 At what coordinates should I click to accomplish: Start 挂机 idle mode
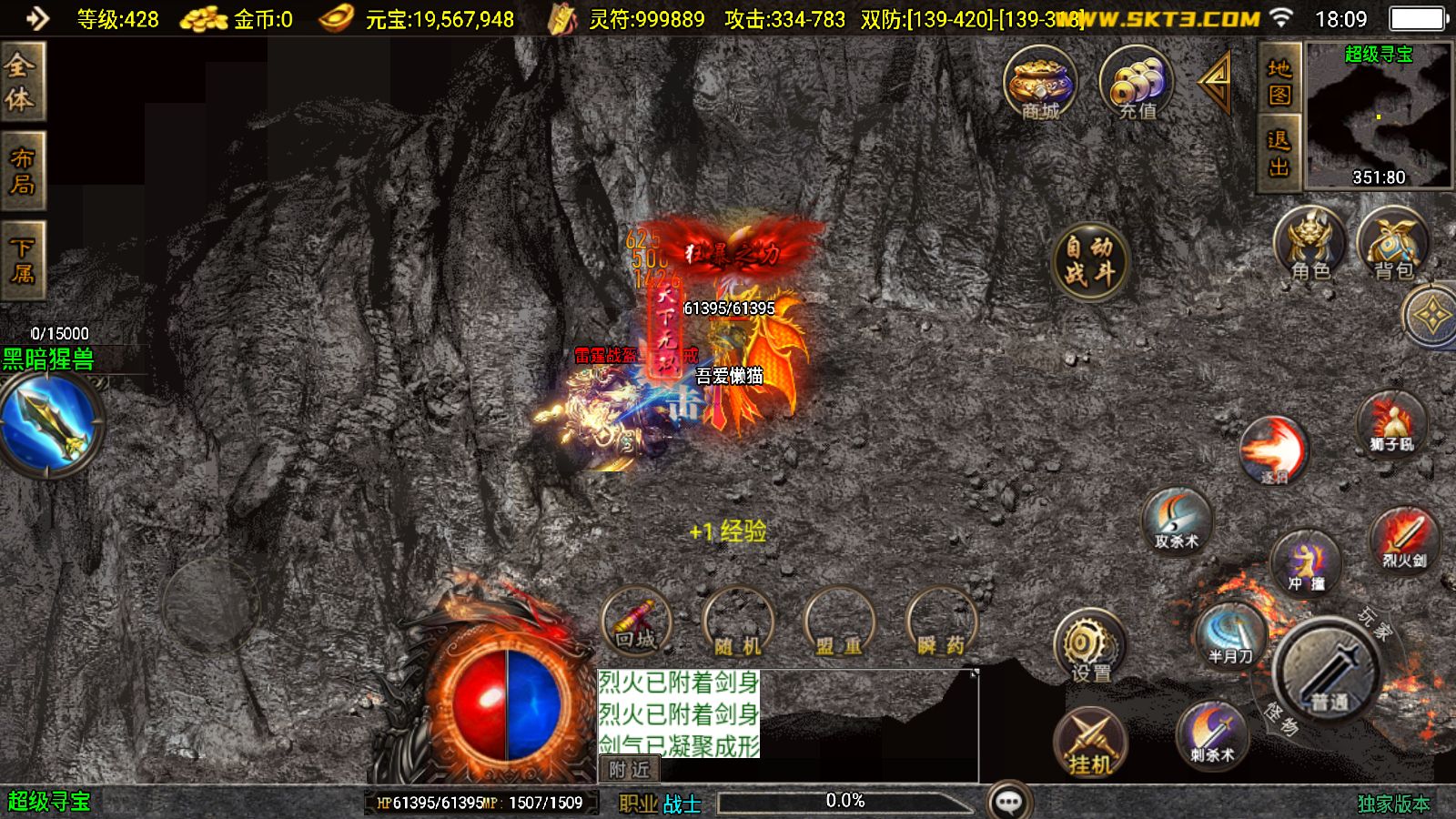(1090, 743)
